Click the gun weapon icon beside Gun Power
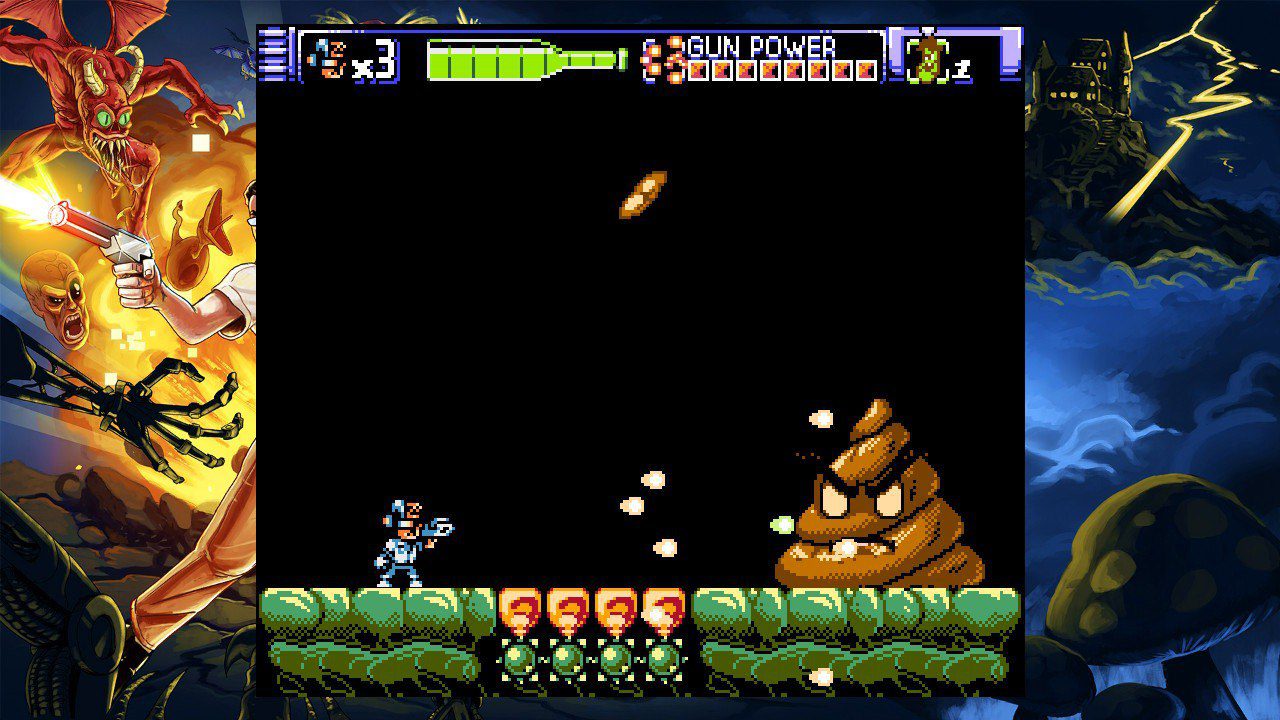The width and height of the screenshot is (1280, 720). point(665,59)
